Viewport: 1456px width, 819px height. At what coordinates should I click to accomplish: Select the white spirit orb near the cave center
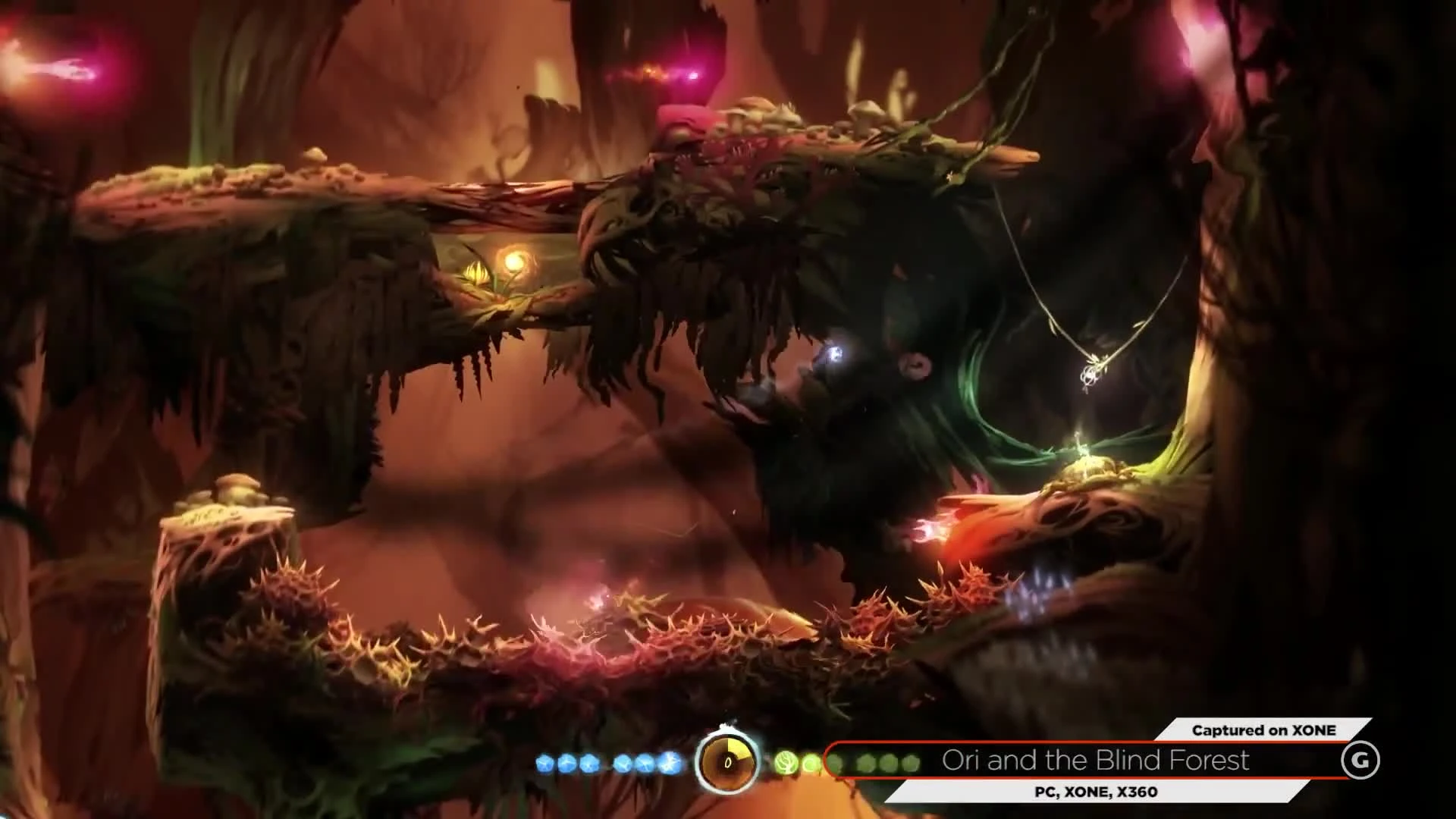tap(834, 353)
